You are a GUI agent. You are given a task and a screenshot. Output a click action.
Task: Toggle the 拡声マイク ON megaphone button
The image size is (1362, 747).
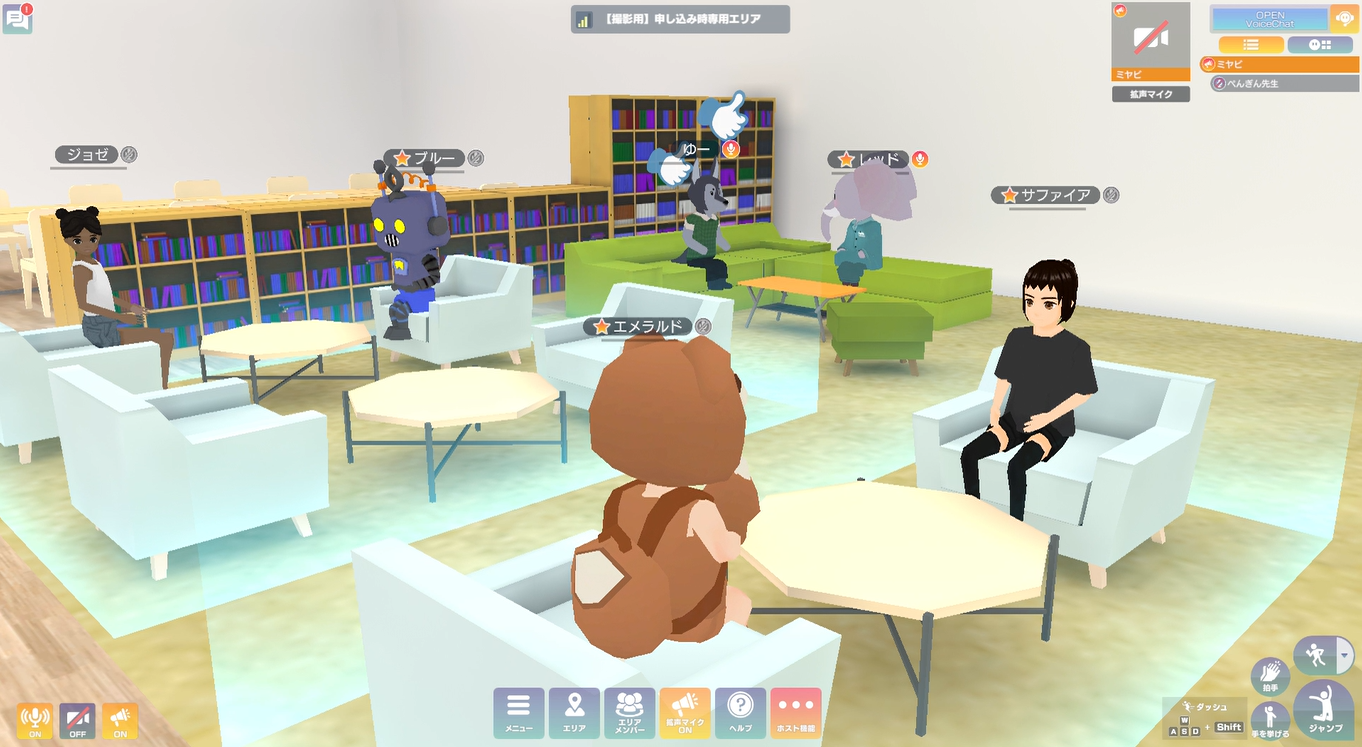685,712
